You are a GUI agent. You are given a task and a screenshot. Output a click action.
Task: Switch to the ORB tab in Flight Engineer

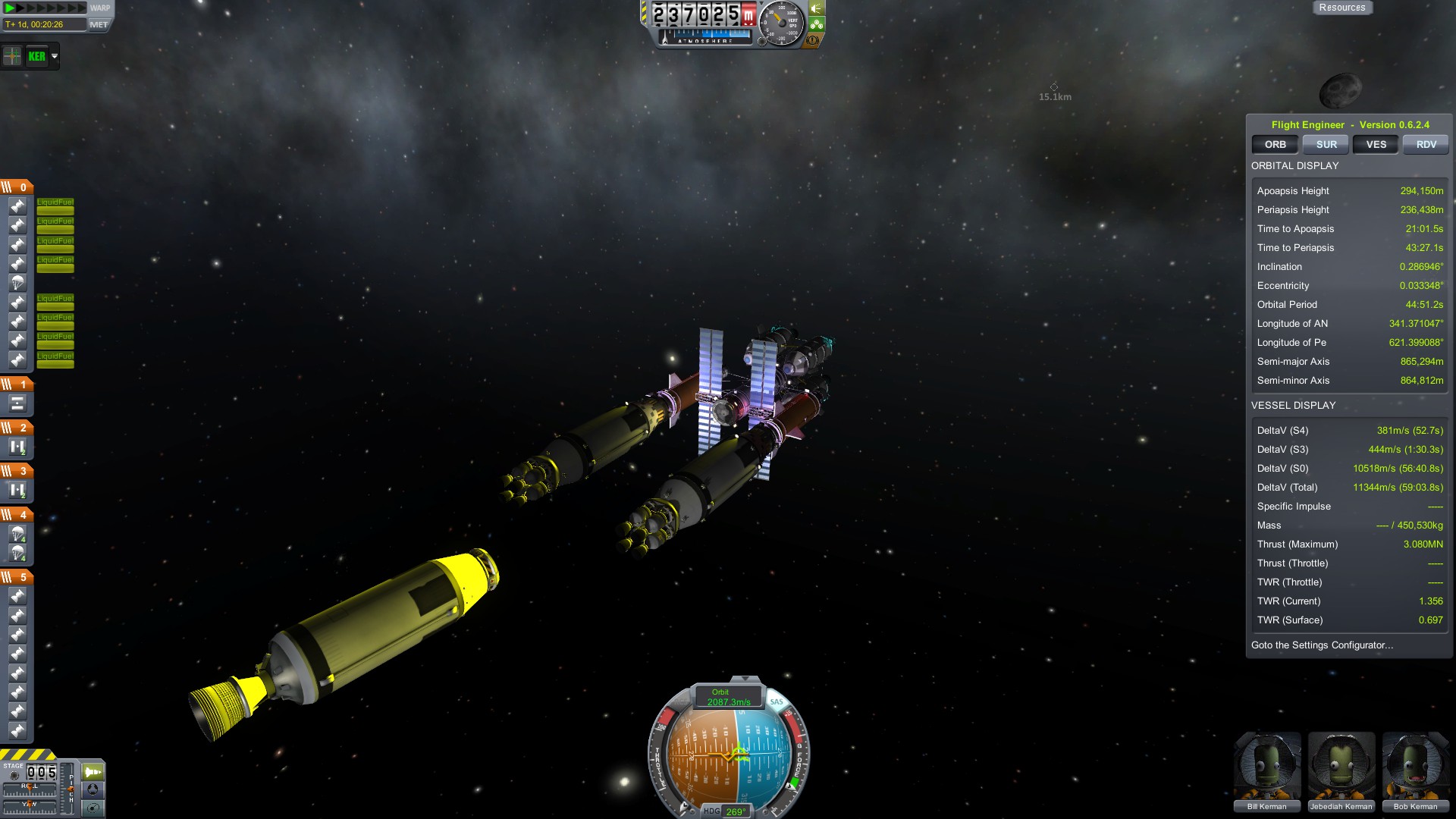[x=1275, y=144]
